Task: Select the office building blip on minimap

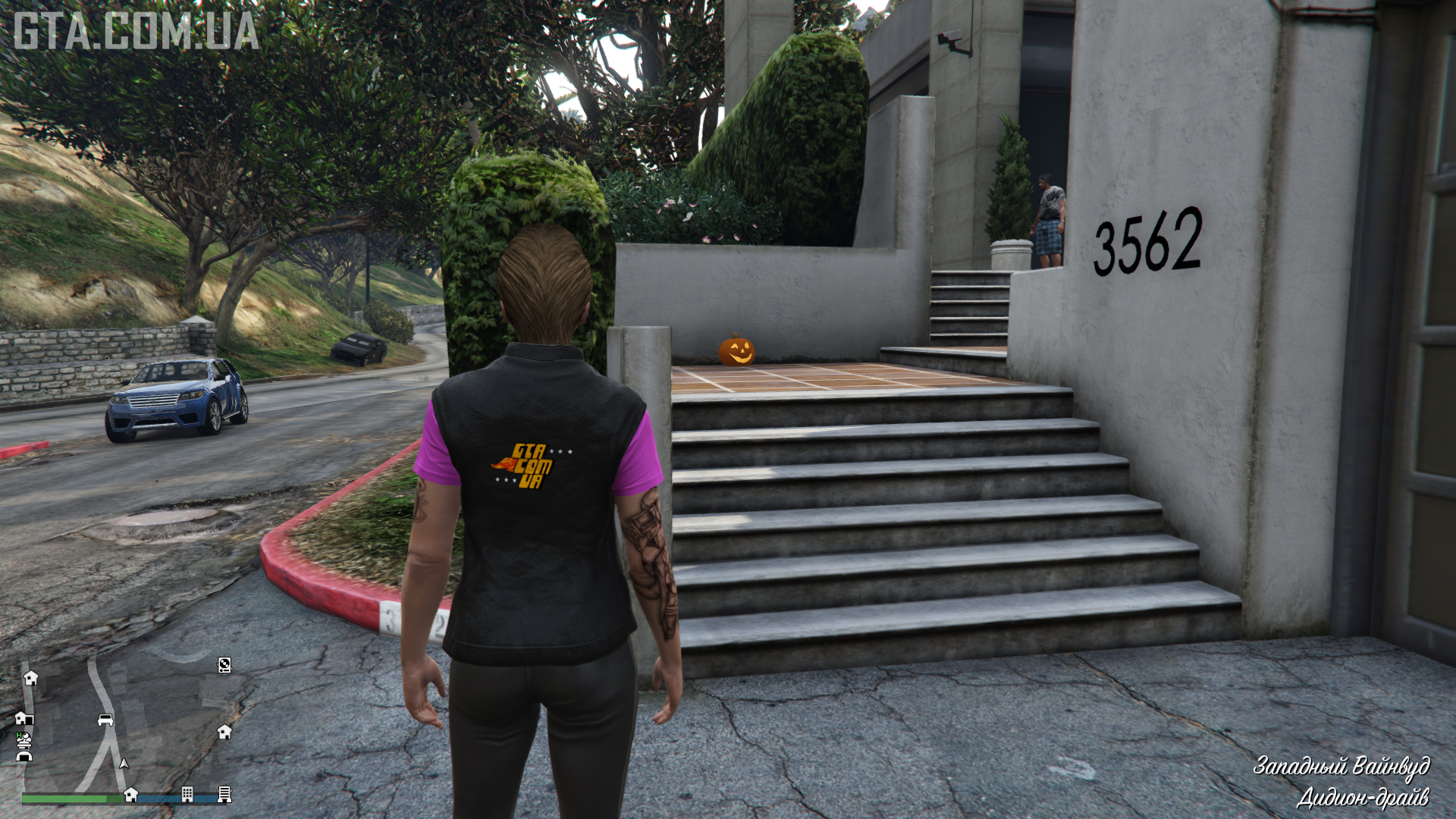Action: point(187,794)
